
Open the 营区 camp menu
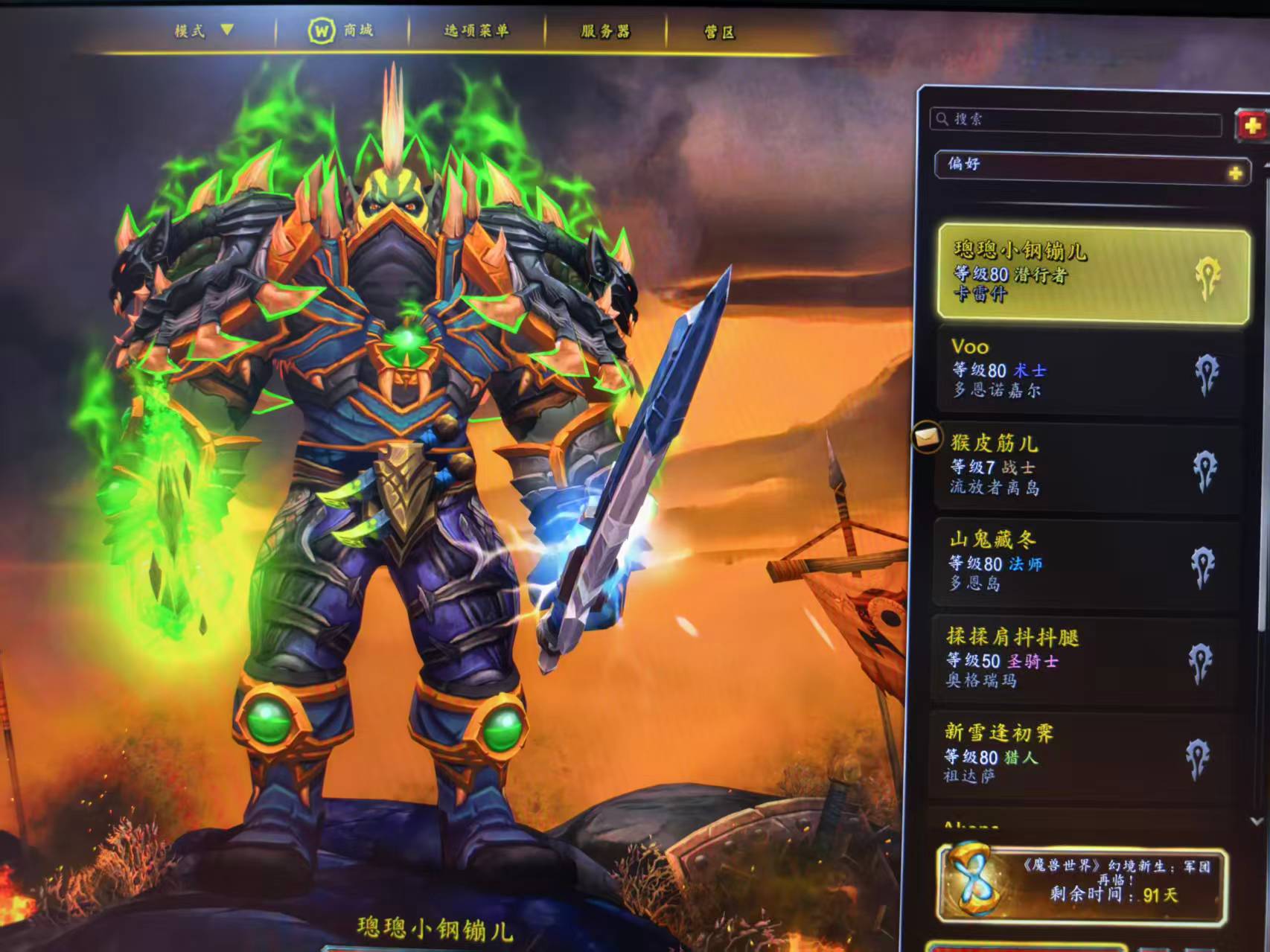tap(719, 33)
